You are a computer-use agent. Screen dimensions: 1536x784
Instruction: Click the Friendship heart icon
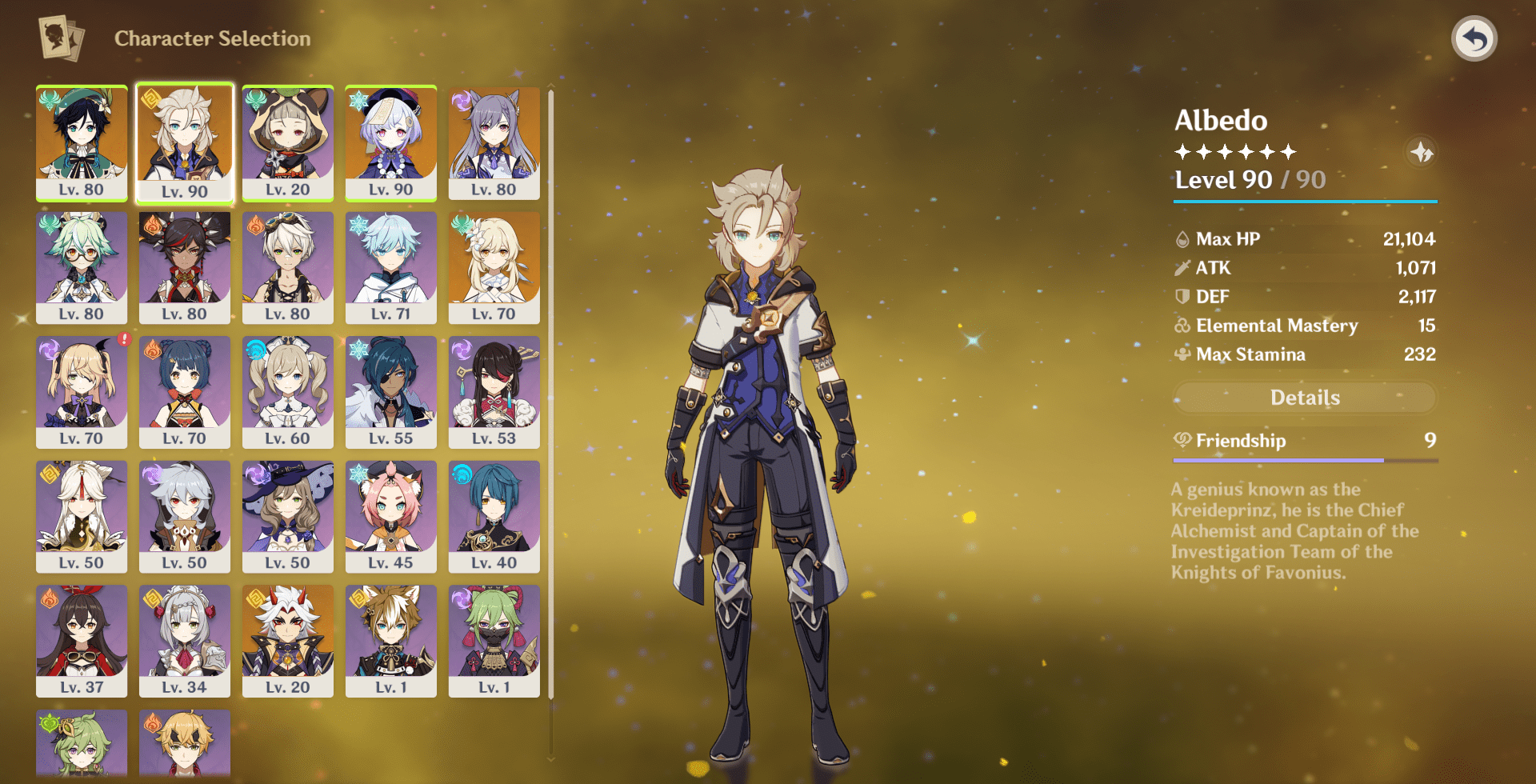coord(1182,441)
